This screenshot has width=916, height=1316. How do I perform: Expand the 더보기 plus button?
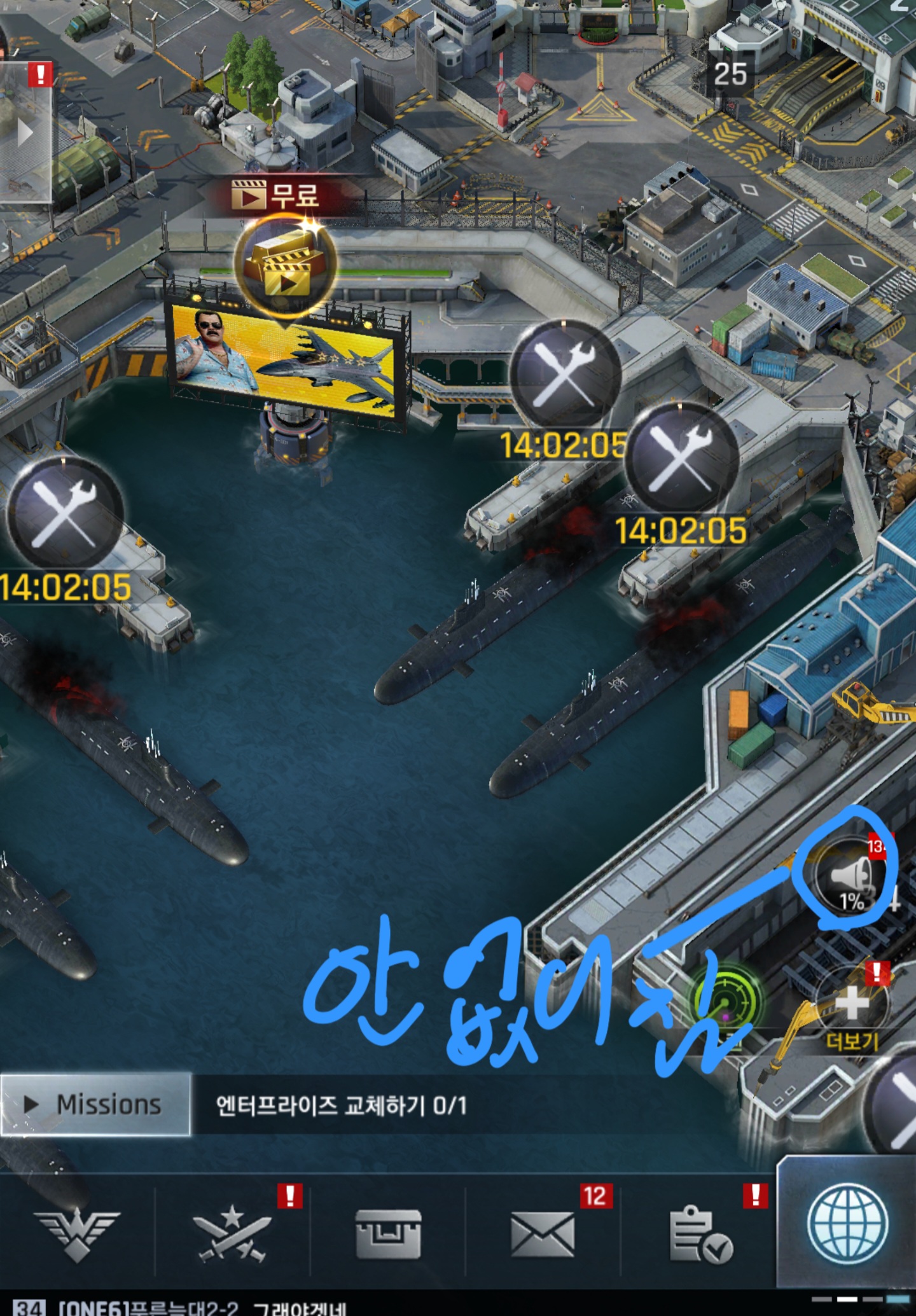[852, 1005]
